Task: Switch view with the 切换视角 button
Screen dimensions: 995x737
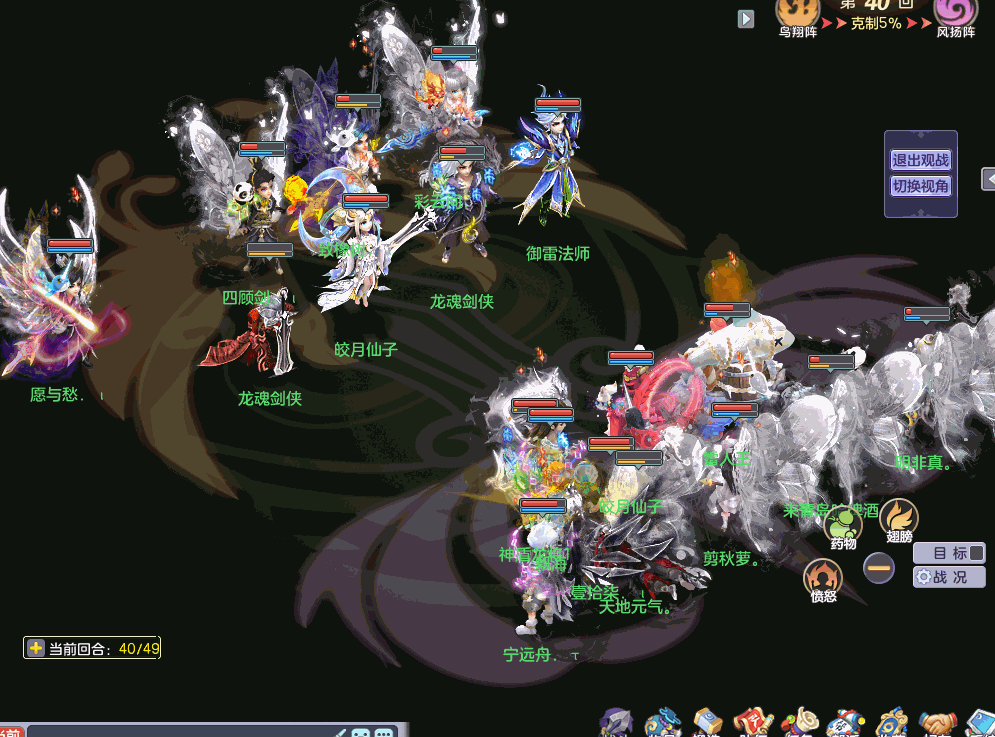Action: pos(920,186)
